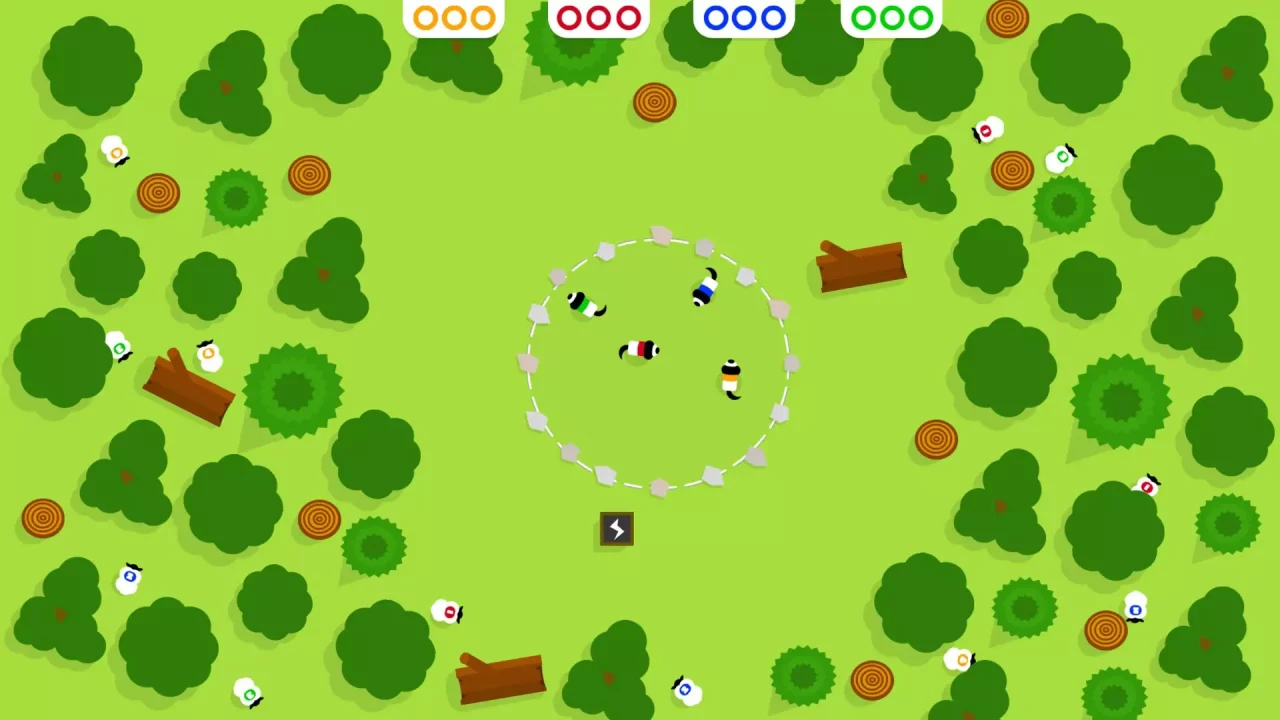Select the green-striped wolf inside the circle
The width and height of the screenshot is (1280, 720).
585,305
